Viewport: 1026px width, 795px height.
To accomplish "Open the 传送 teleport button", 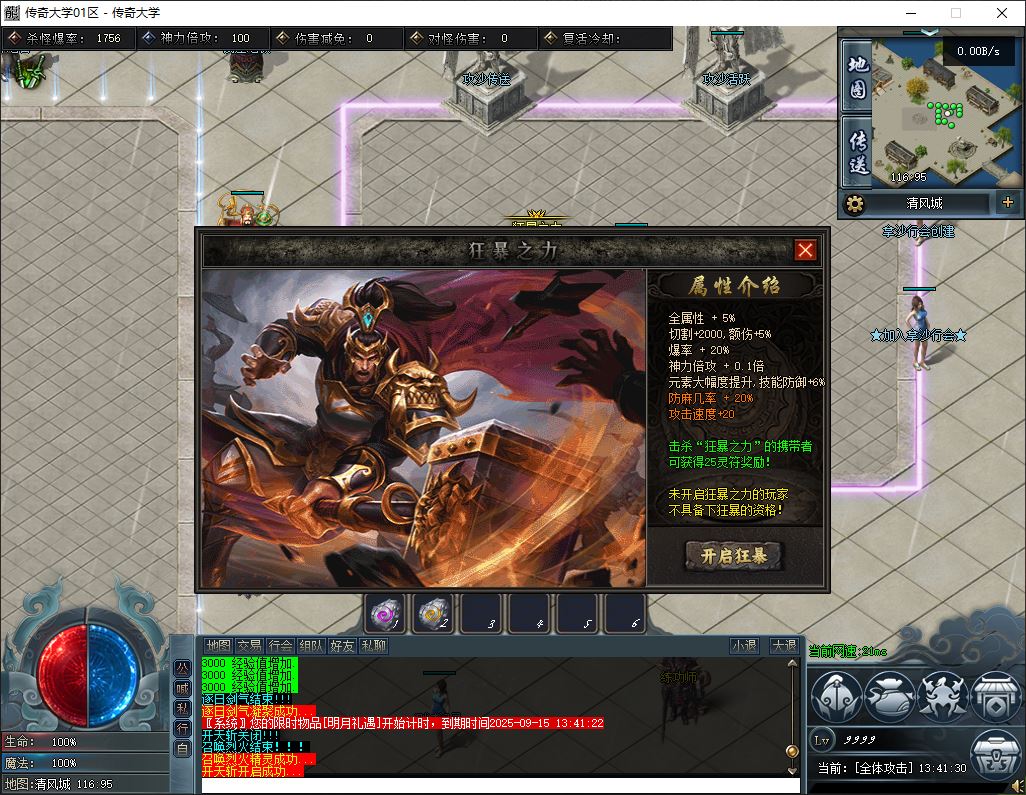I will pyautogui.click(x=857, y=152).
